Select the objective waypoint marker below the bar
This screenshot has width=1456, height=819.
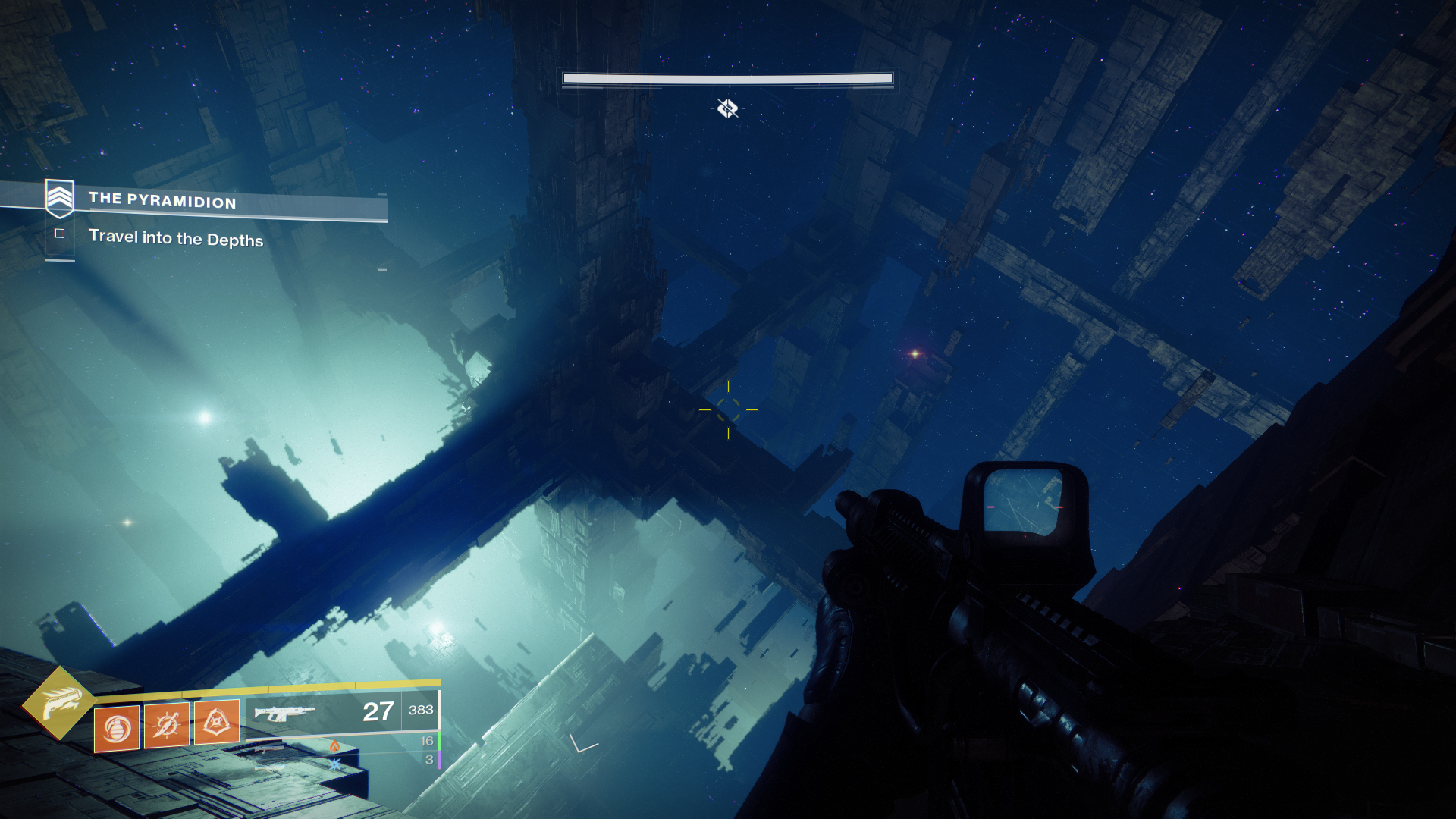coord(727,109)
